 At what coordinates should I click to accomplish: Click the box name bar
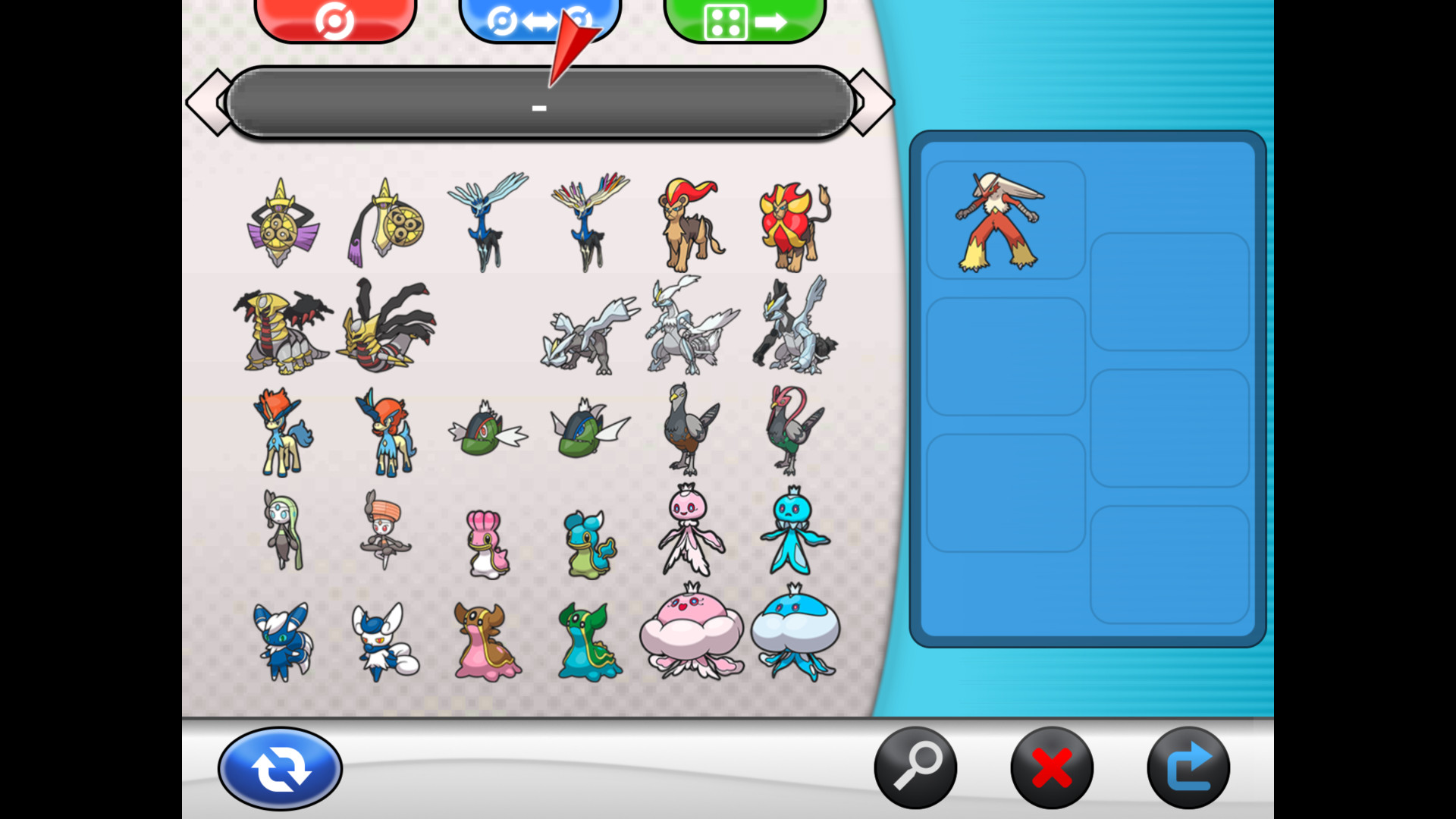(x=540, y=104)
